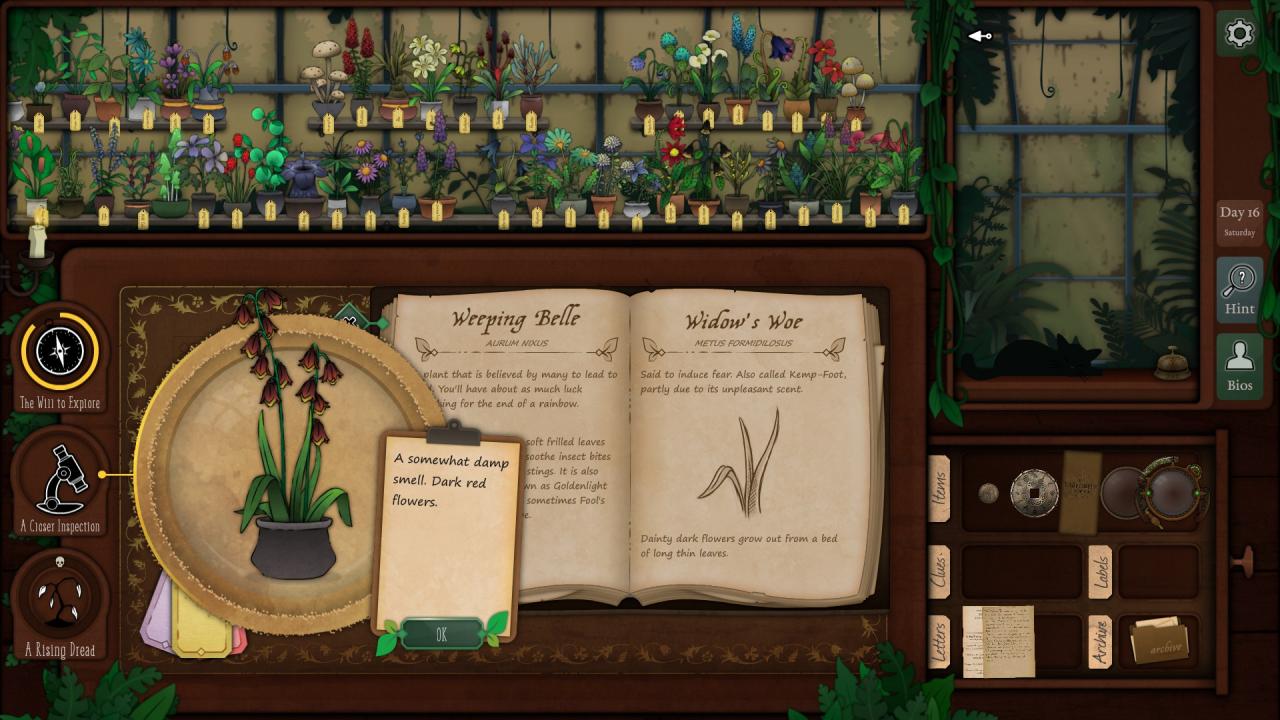
Task: Open the Clues drawer tab
Action: point(939,571)
